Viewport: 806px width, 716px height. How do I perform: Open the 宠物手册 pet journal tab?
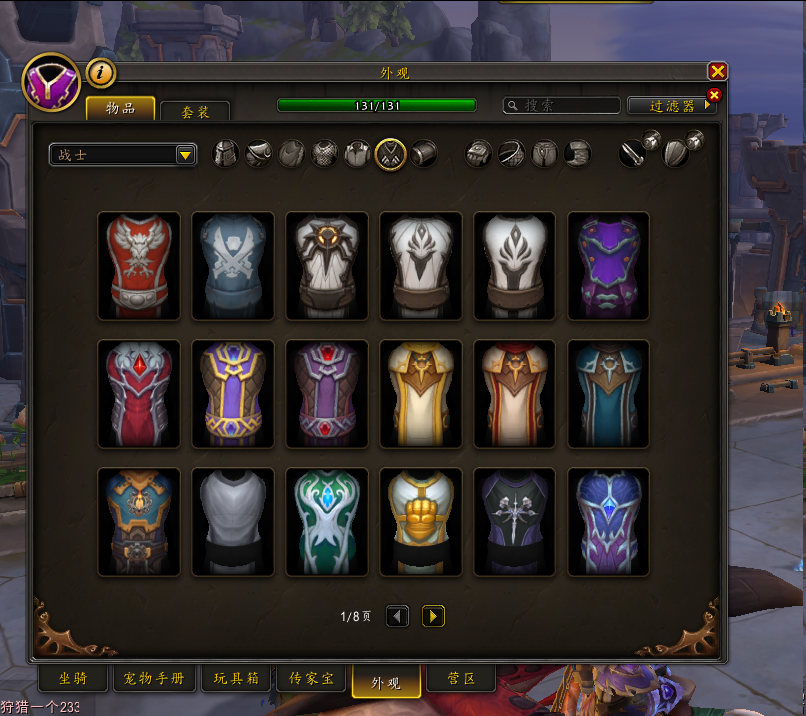(x=153, y=680)
